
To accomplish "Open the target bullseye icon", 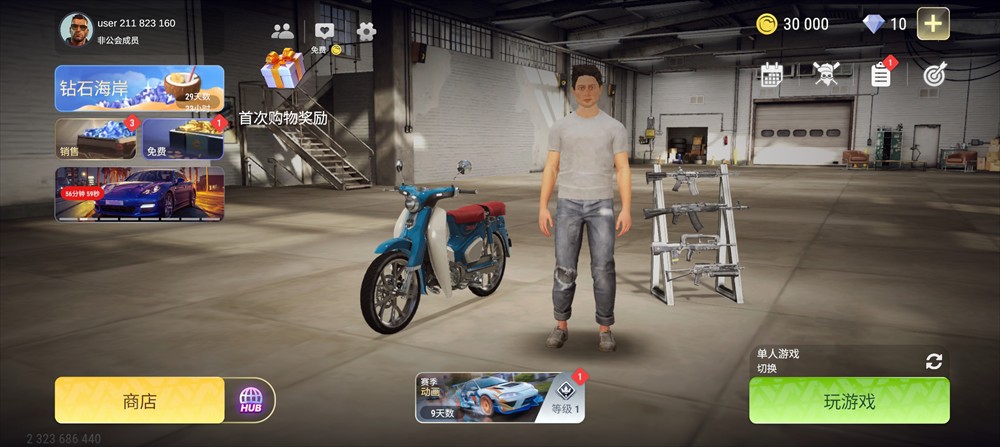I will click(x=934, y=74).
